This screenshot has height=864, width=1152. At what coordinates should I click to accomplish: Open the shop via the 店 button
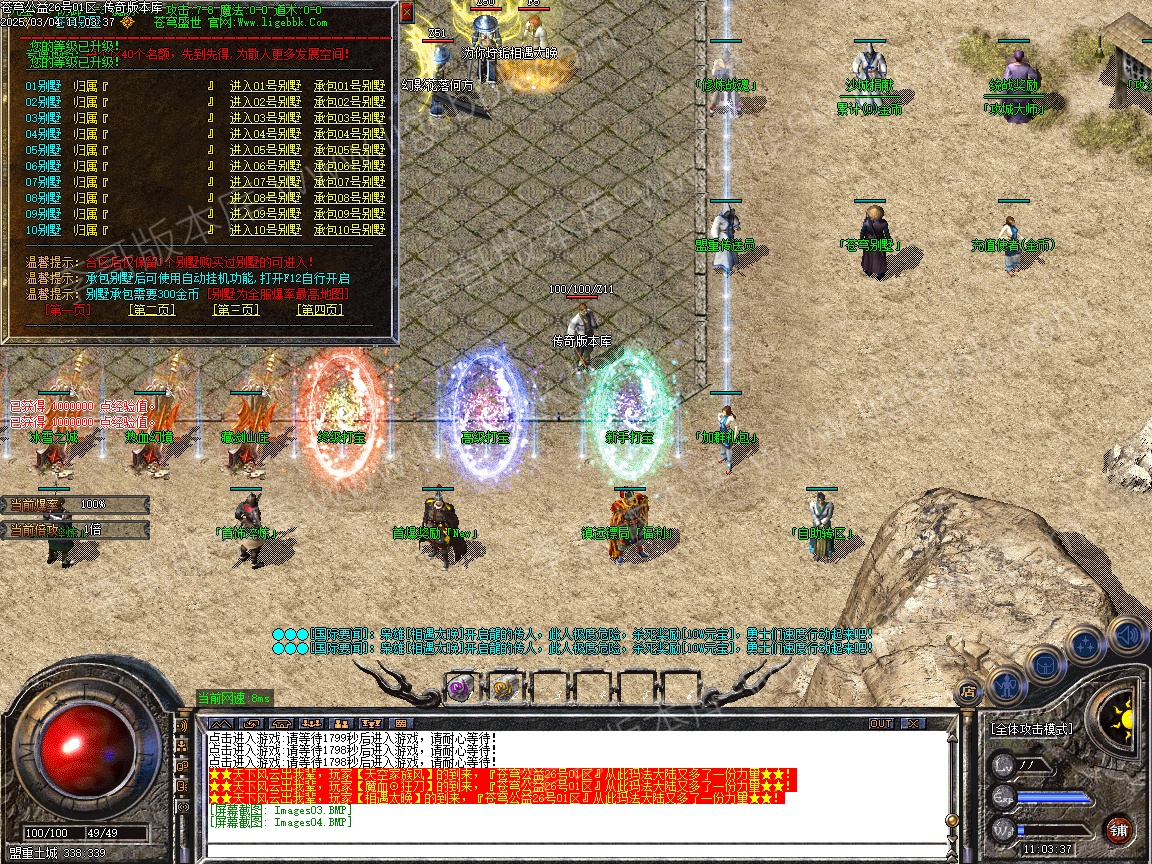967,690
